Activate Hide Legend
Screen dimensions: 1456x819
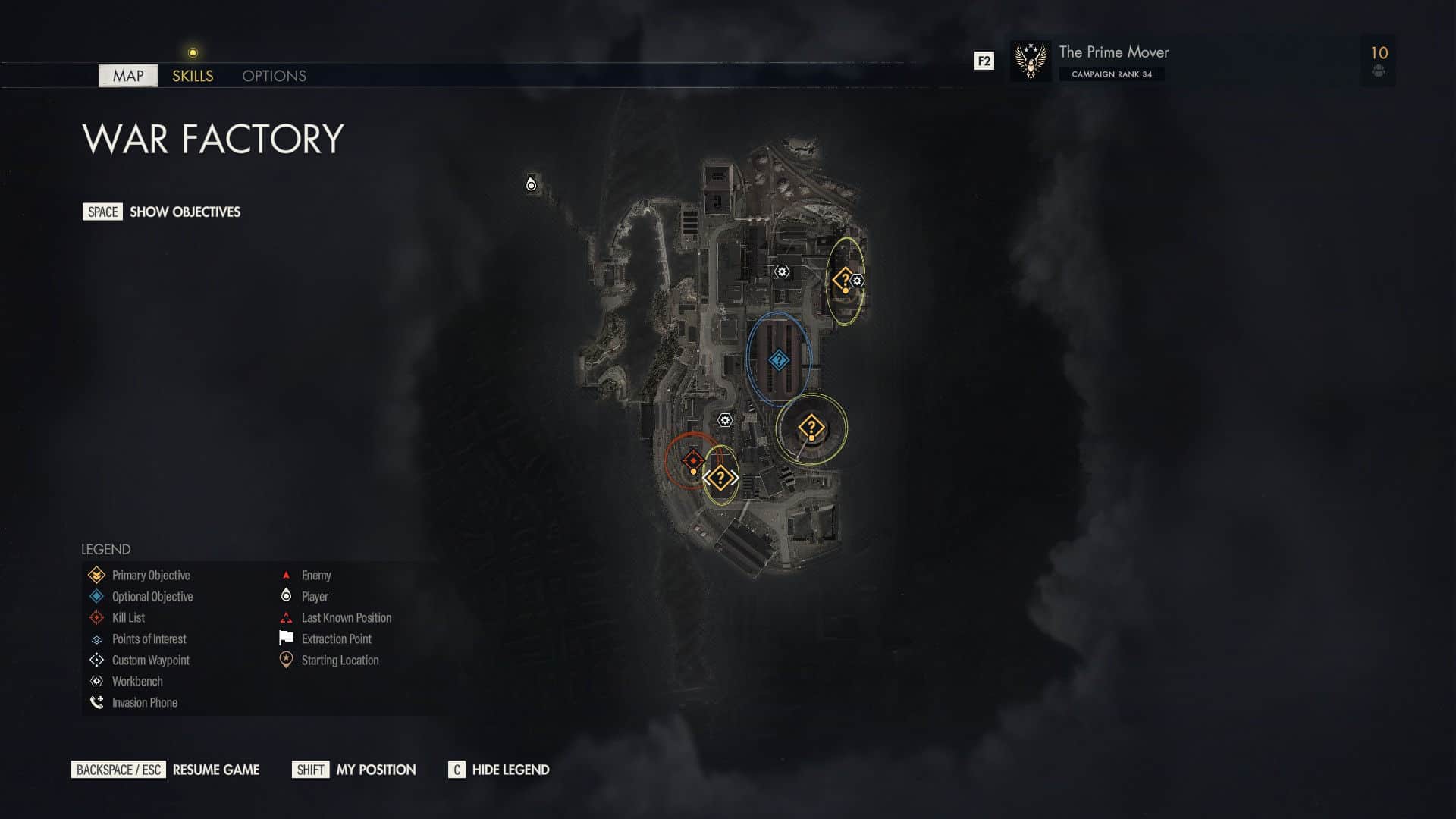click(510, 770)
